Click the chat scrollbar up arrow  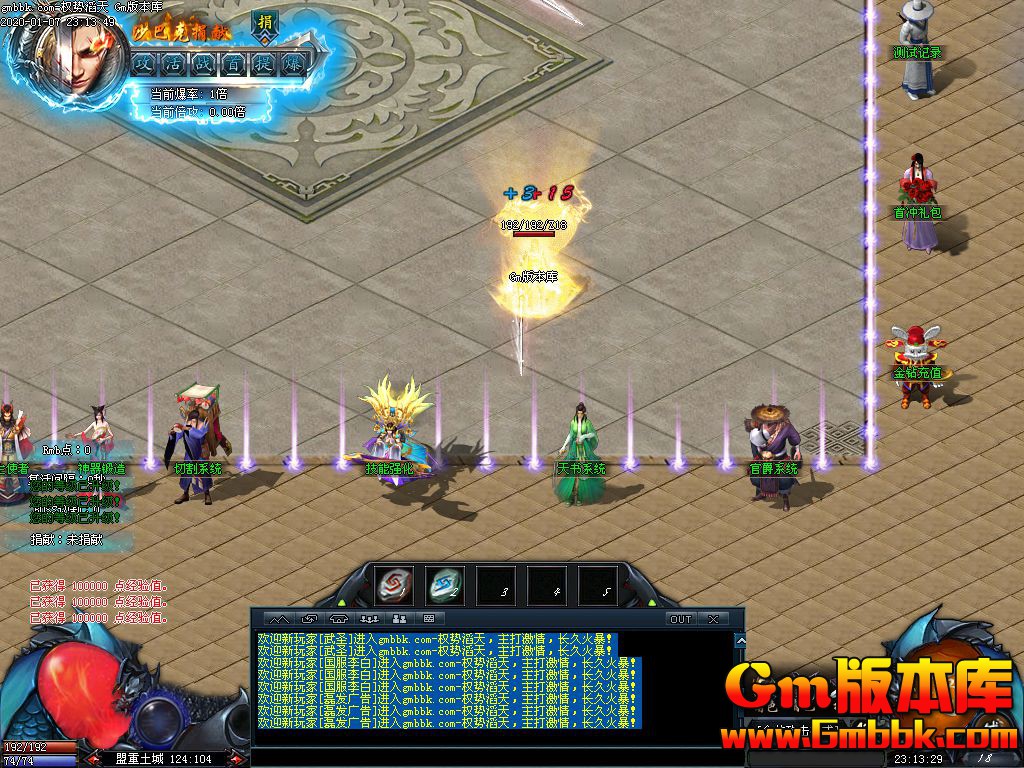tap(740, 640)
